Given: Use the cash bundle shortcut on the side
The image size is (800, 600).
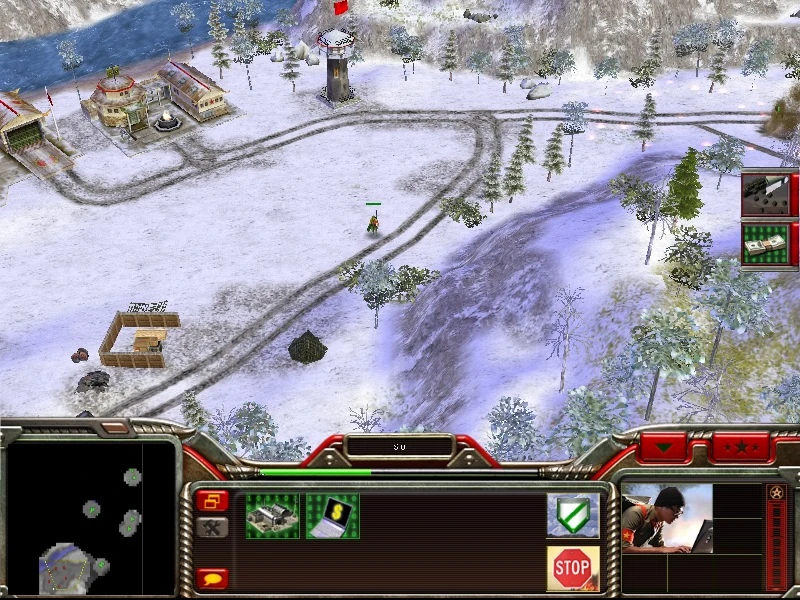Looking at the screenshot, I should (766, 244).
